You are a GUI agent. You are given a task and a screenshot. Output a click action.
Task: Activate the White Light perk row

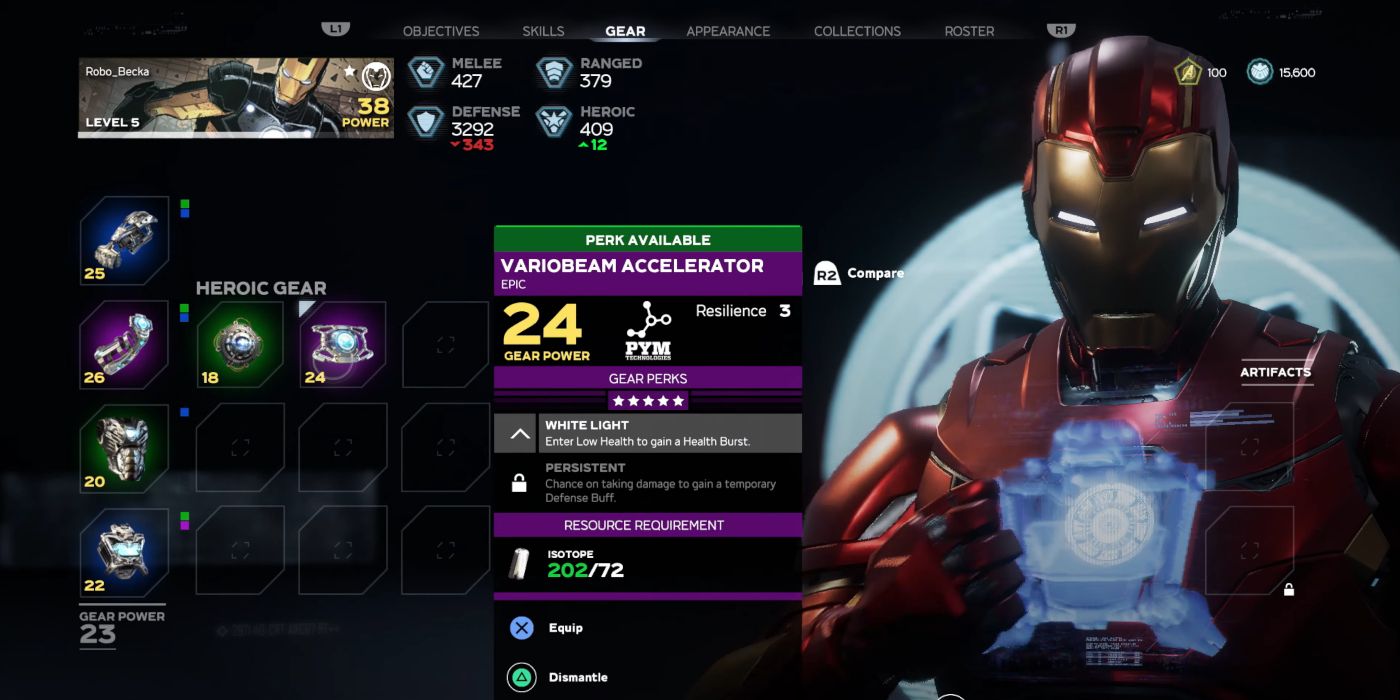[x=648, y=433]
